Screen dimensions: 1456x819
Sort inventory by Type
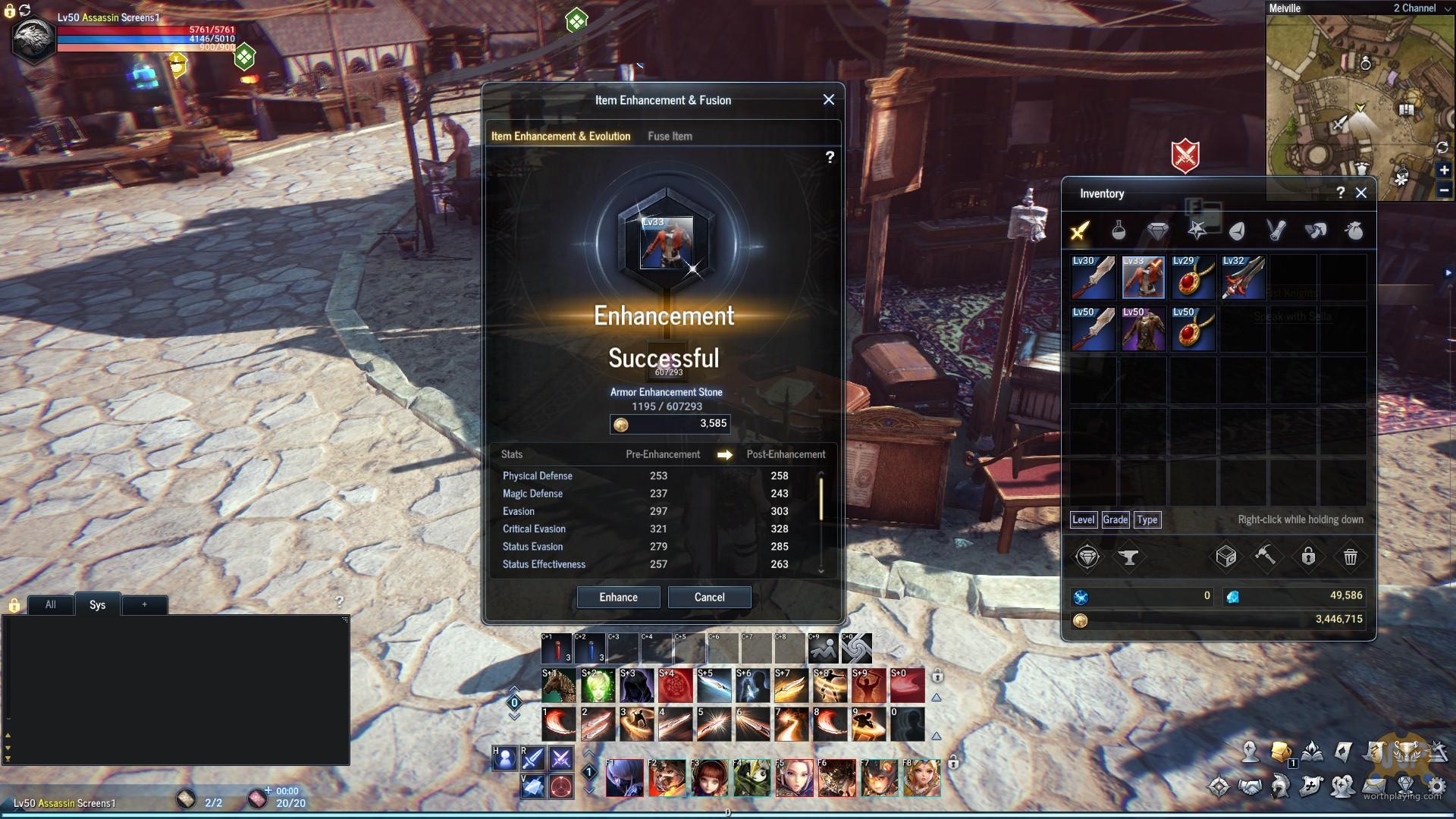click(x=1147, y=519)
